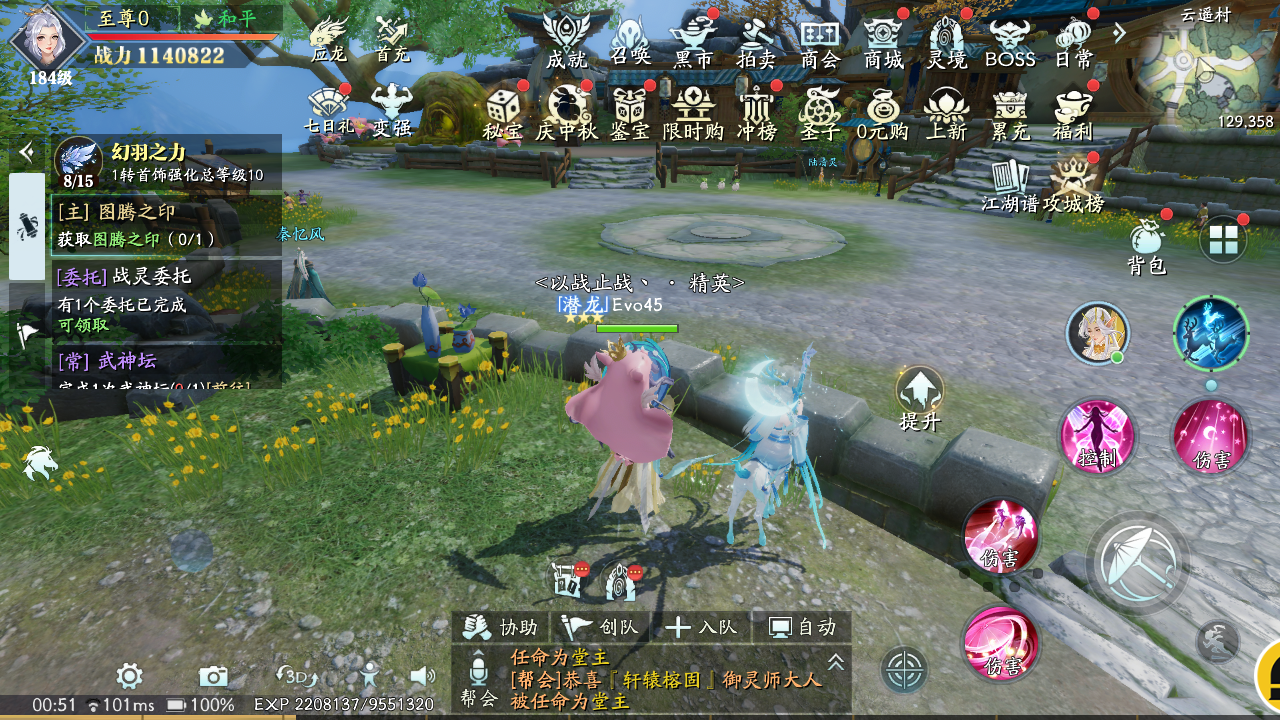Open the 日常 daily activities

1075,40
